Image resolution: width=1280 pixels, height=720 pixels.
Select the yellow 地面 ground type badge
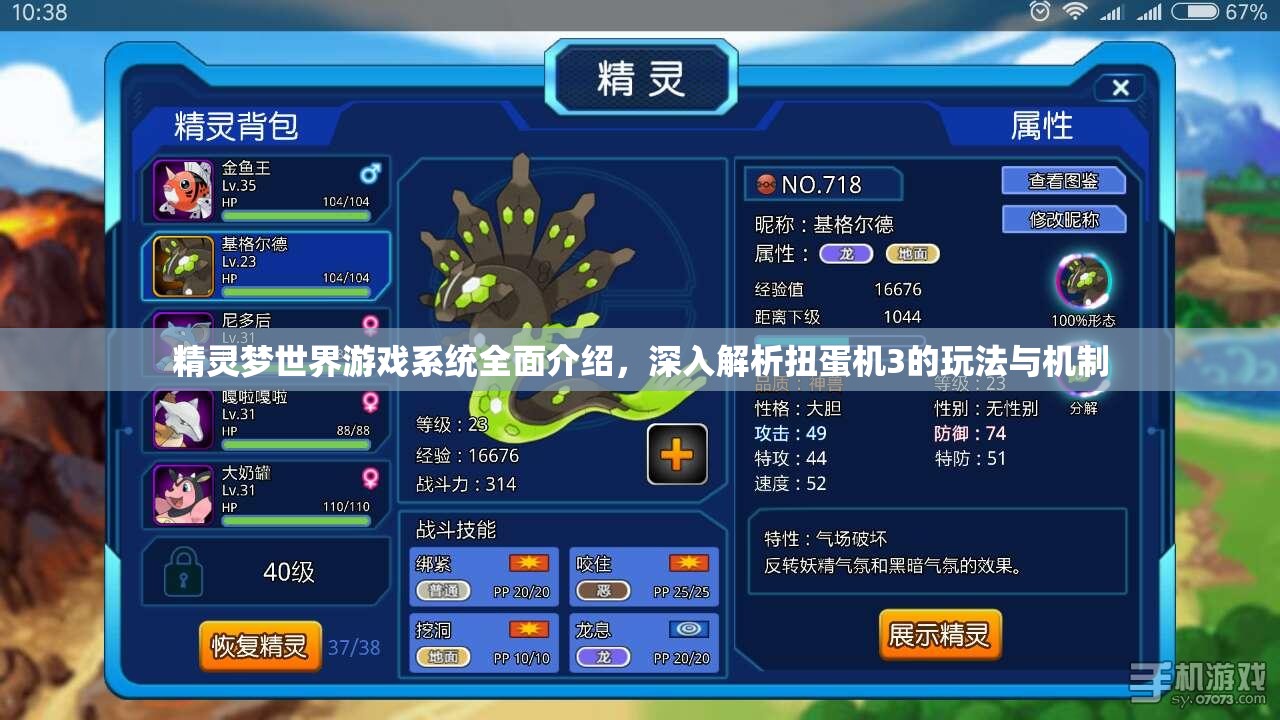coord(913,254)
